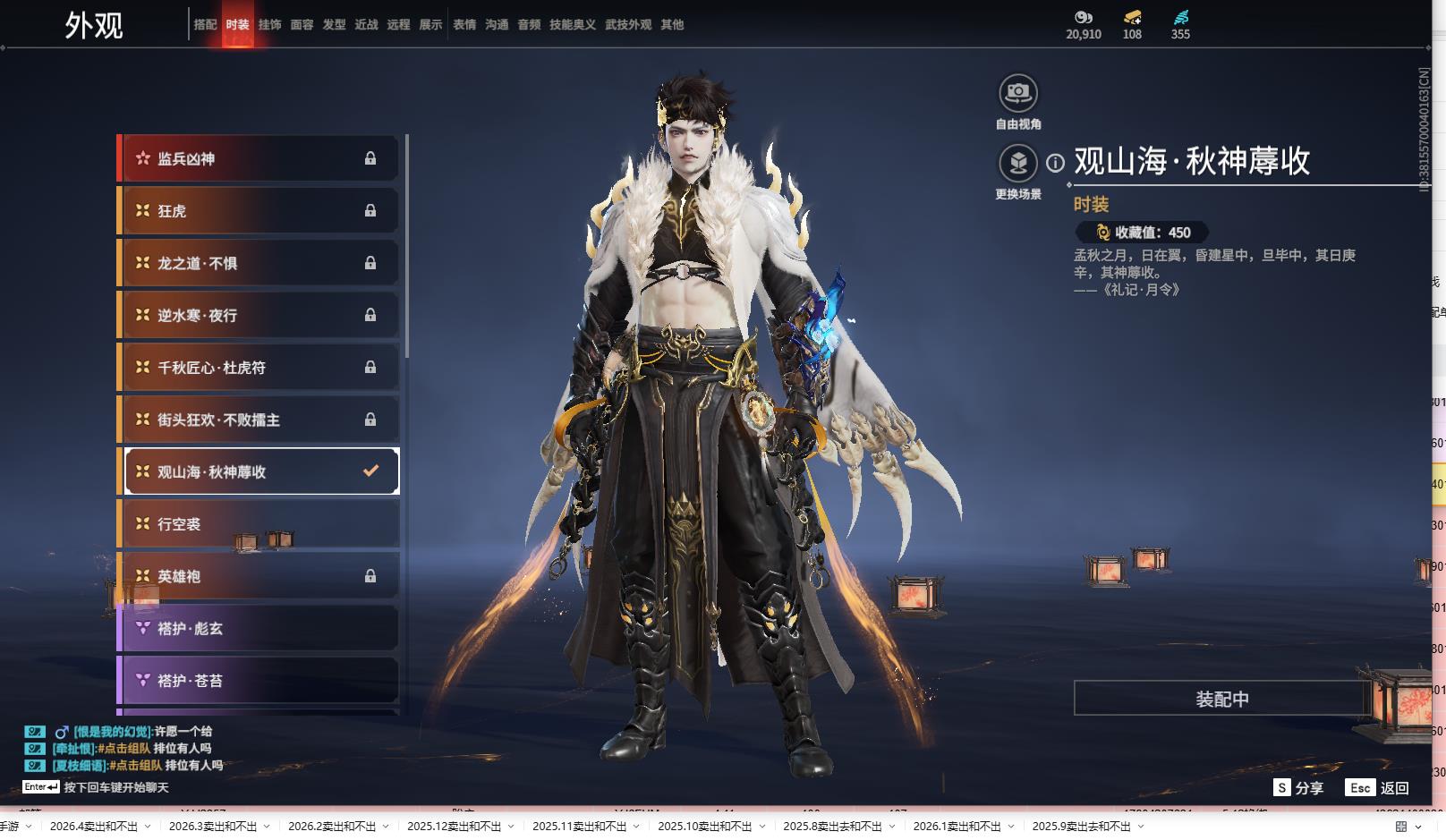Choose the 英雄袍 outfit
This screenshot has width=1446, height=840.
point(259,576)
